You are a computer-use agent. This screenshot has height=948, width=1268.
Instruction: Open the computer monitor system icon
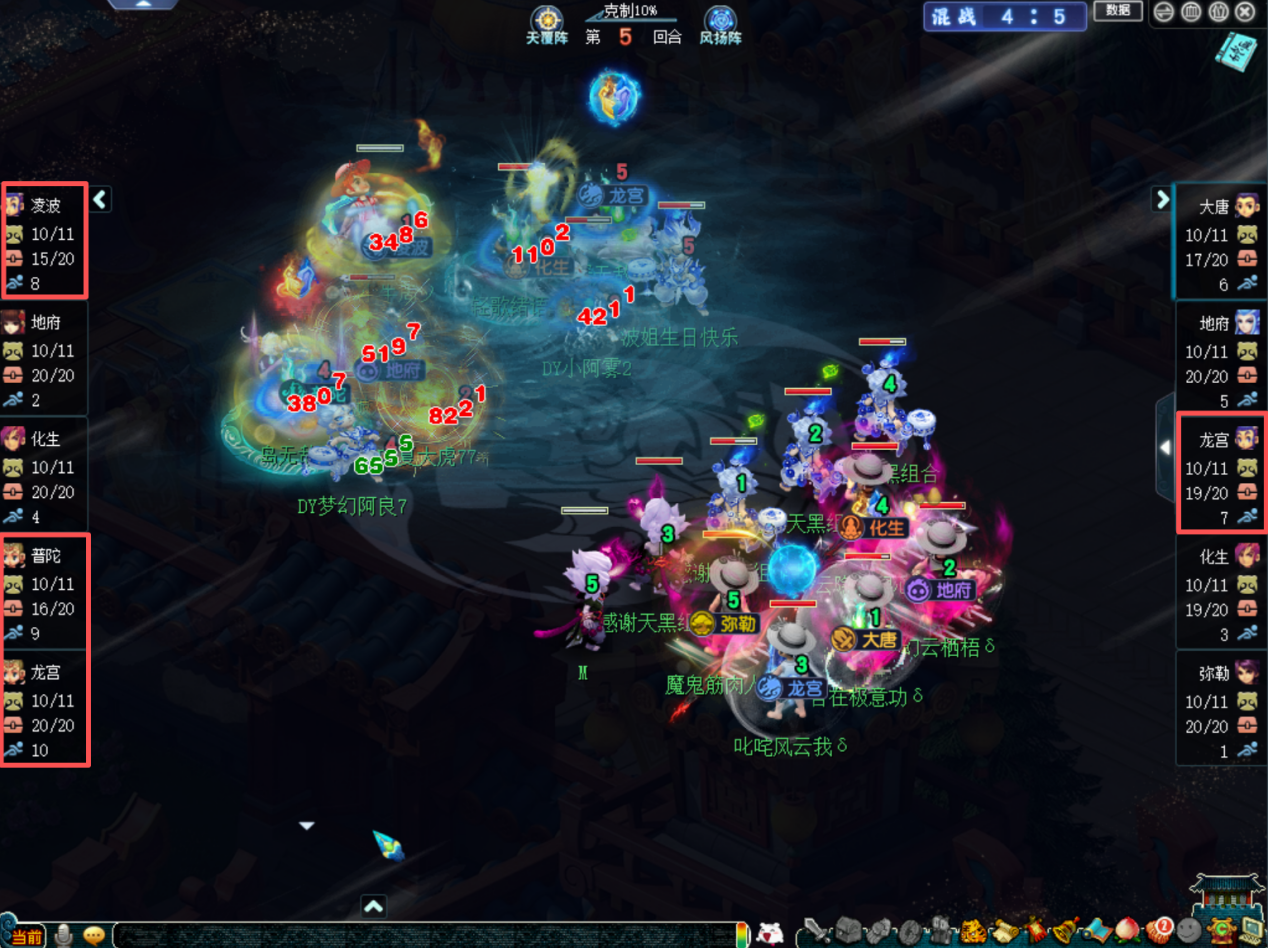1251,932
